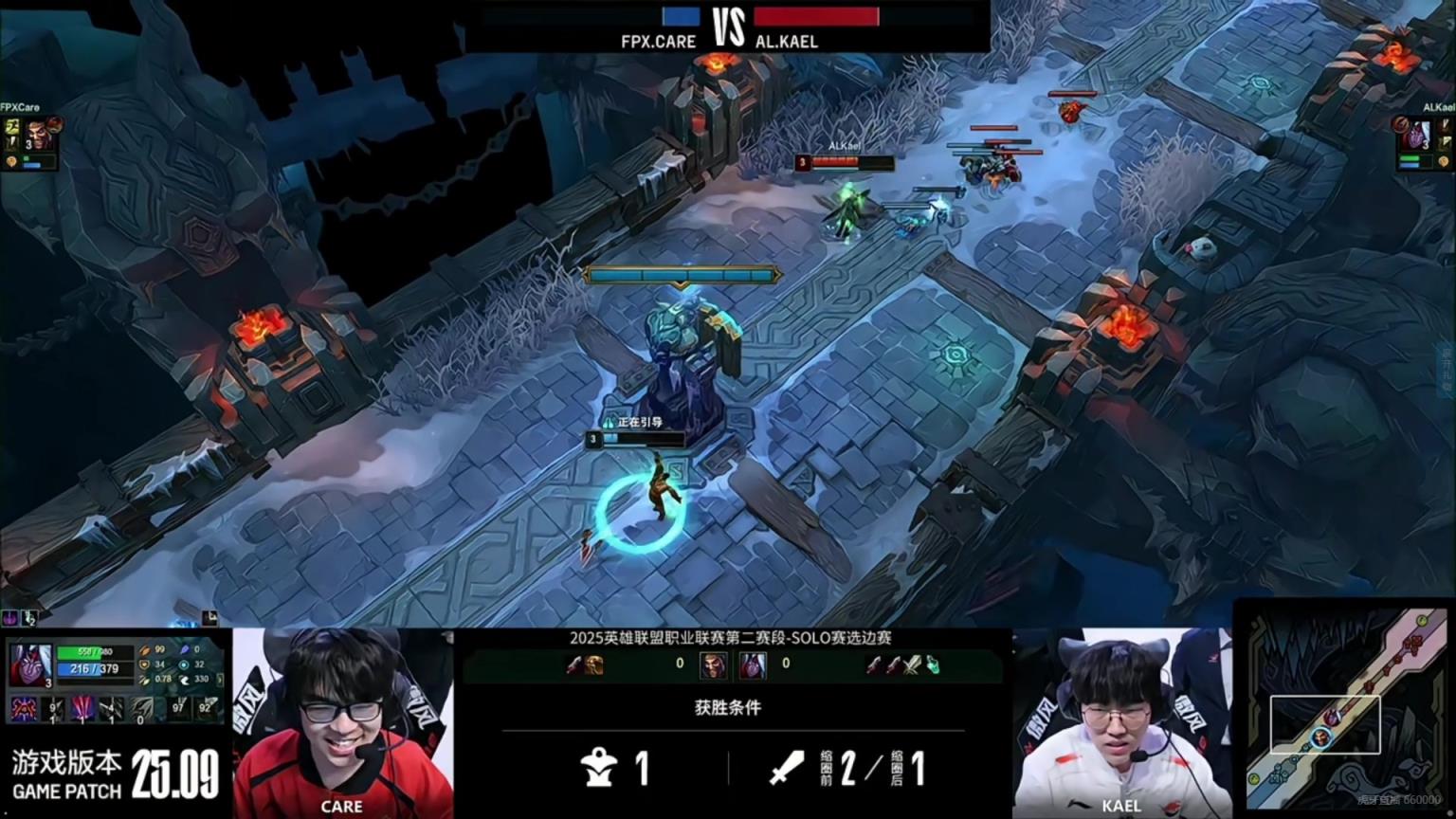Select the green potion item on scoreboard
1456x819 pixels.
[932, 665]
